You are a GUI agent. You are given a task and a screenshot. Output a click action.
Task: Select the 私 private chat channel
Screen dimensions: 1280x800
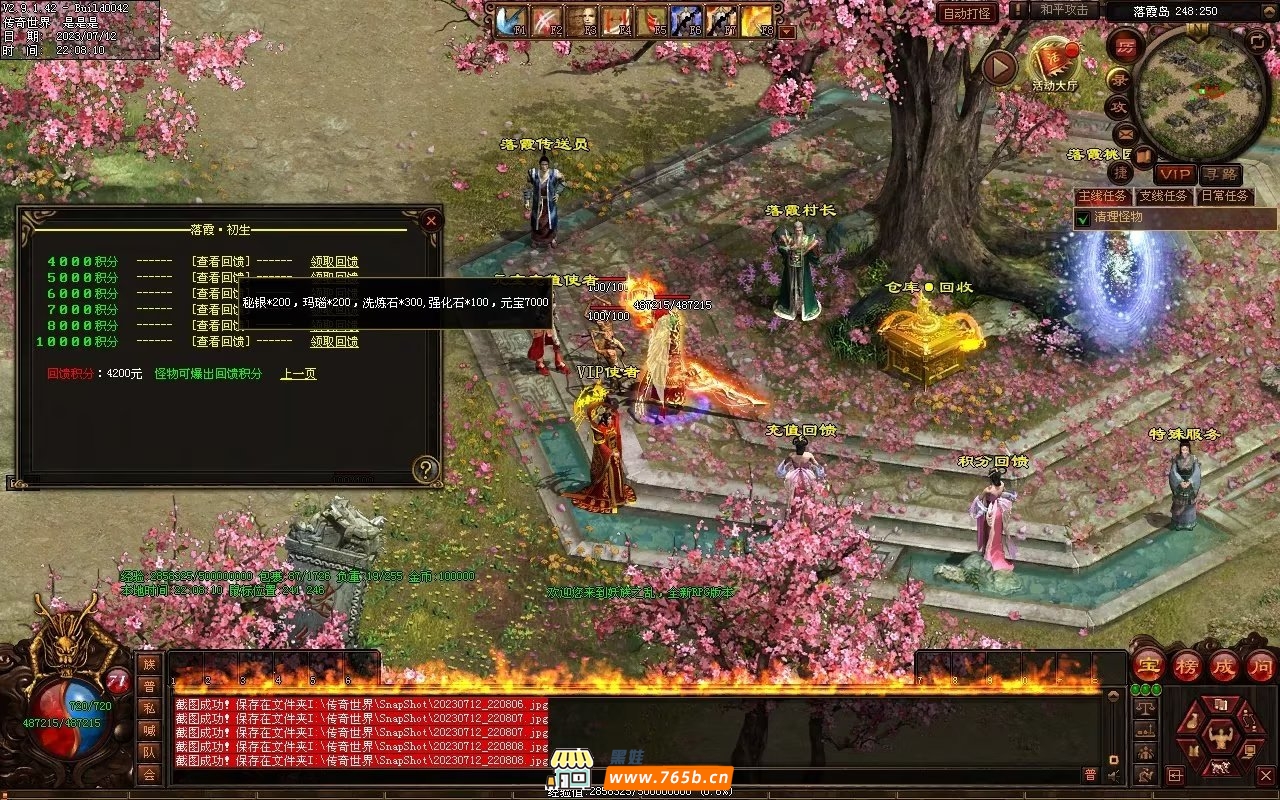pos(149,708)
